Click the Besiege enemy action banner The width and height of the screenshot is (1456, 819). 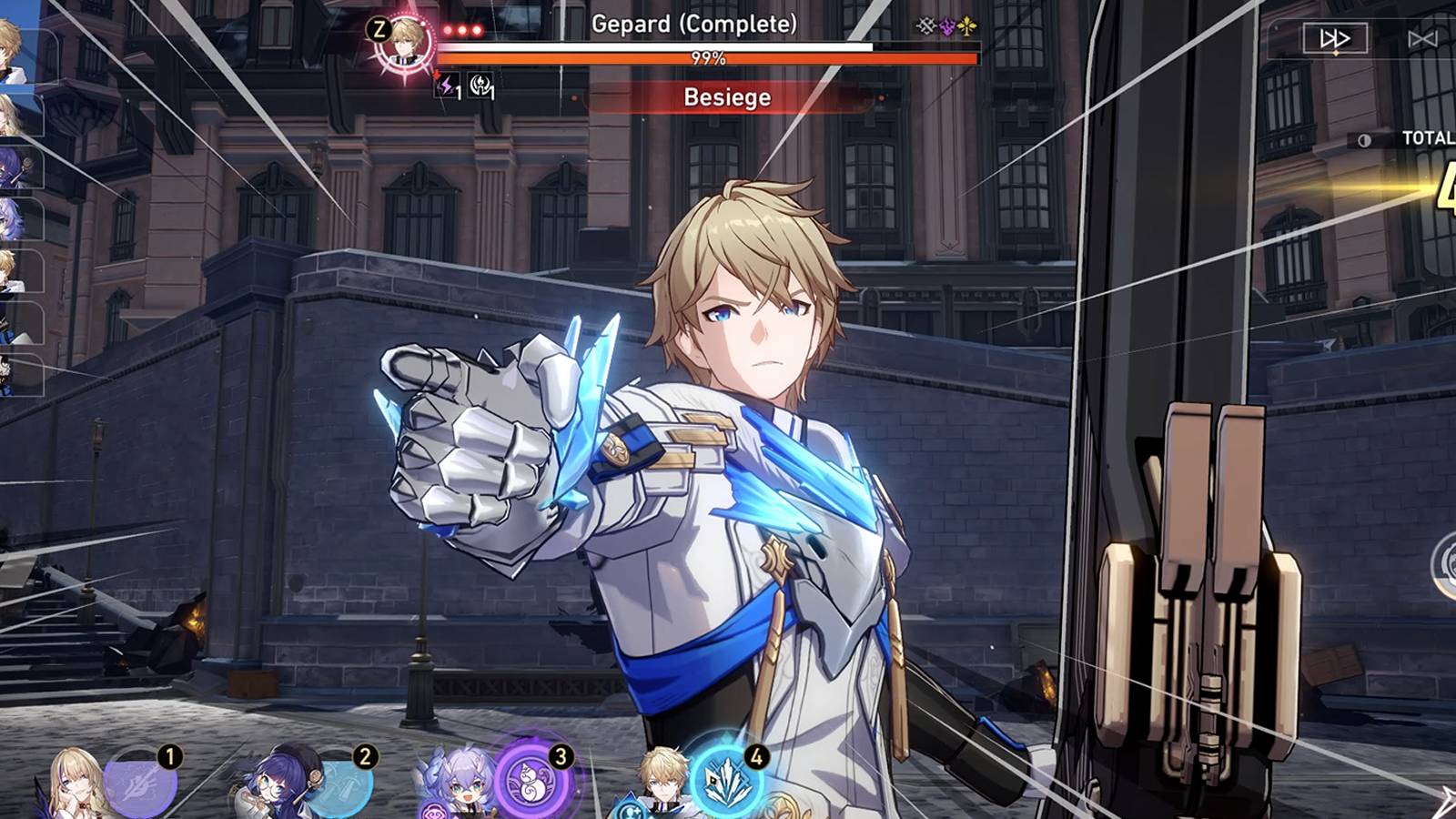pyautogui.click(x=728, y=97)
